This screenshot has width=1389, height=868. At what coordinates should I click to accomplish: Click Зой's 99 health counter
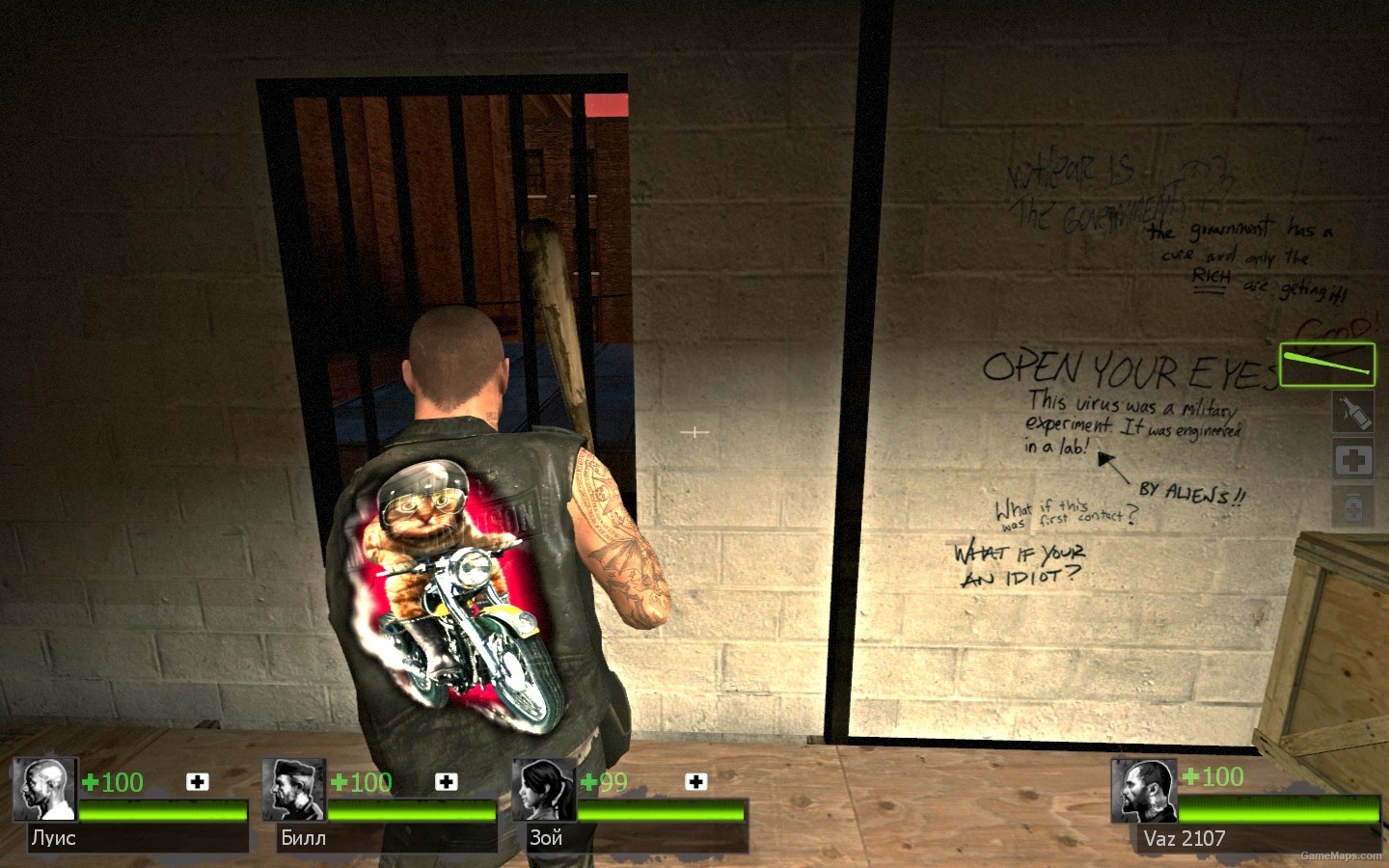point(610,783)
